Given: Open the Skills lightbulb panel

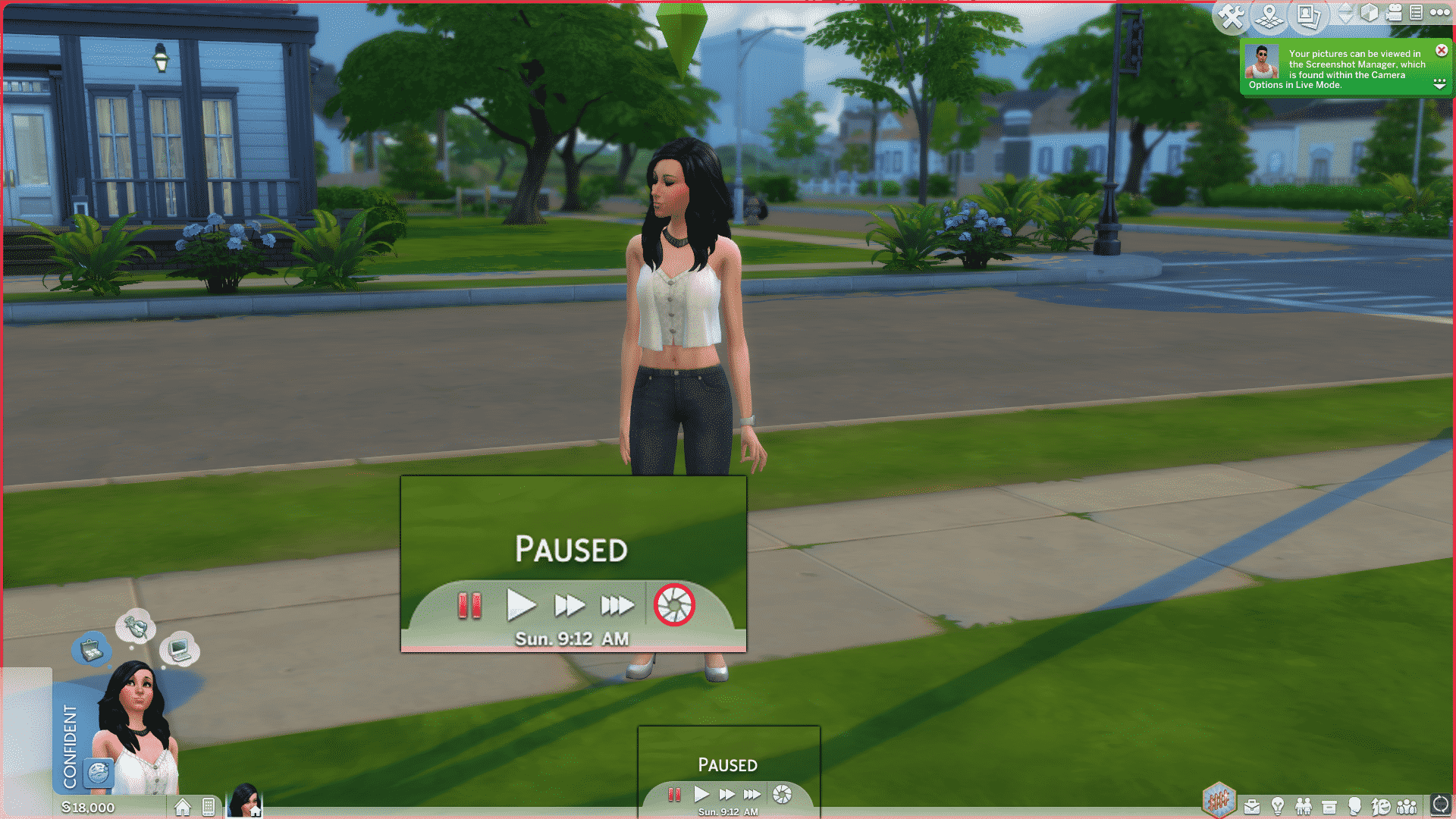Looking at the screenshot, I should pos(1278,806).
